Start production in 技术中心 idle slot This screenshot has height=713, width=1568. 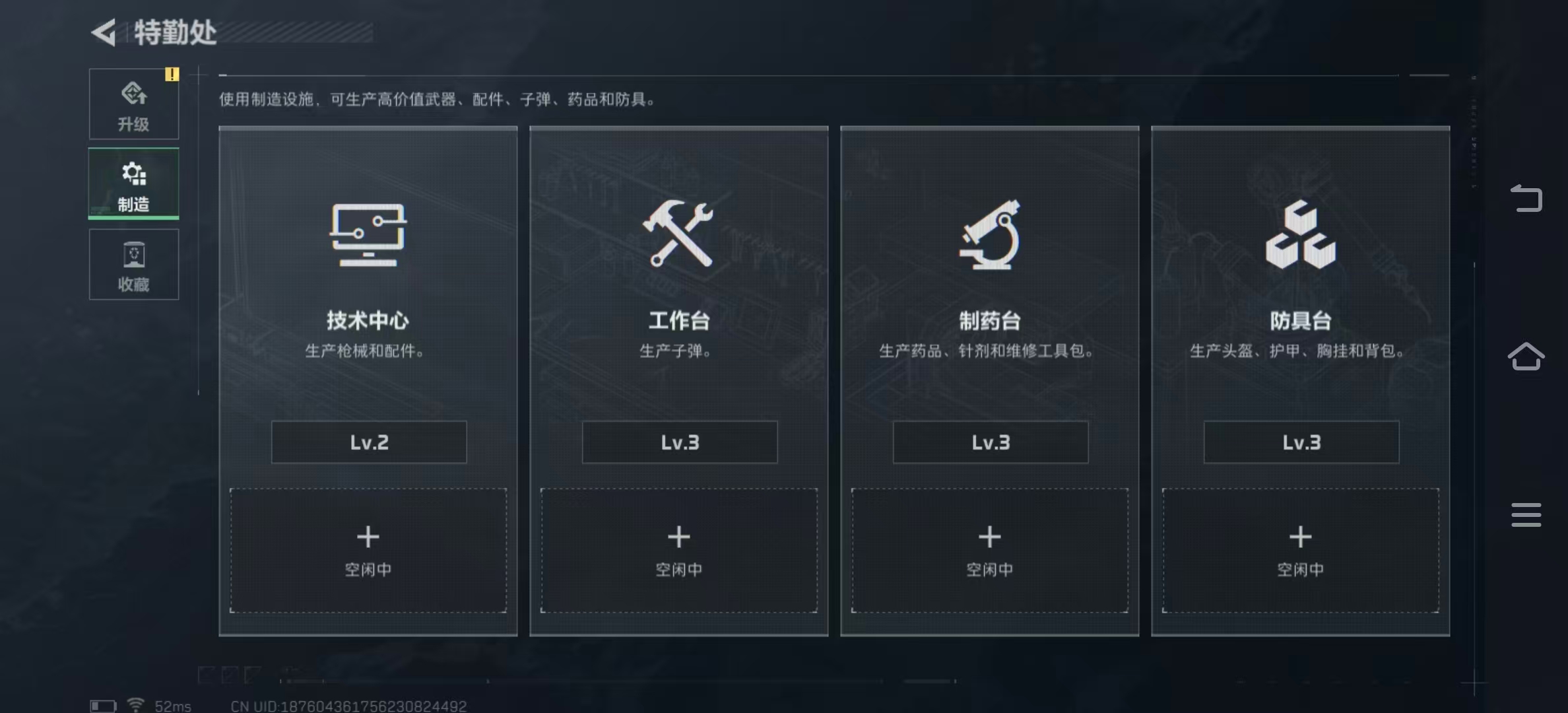tap(368, 549)
